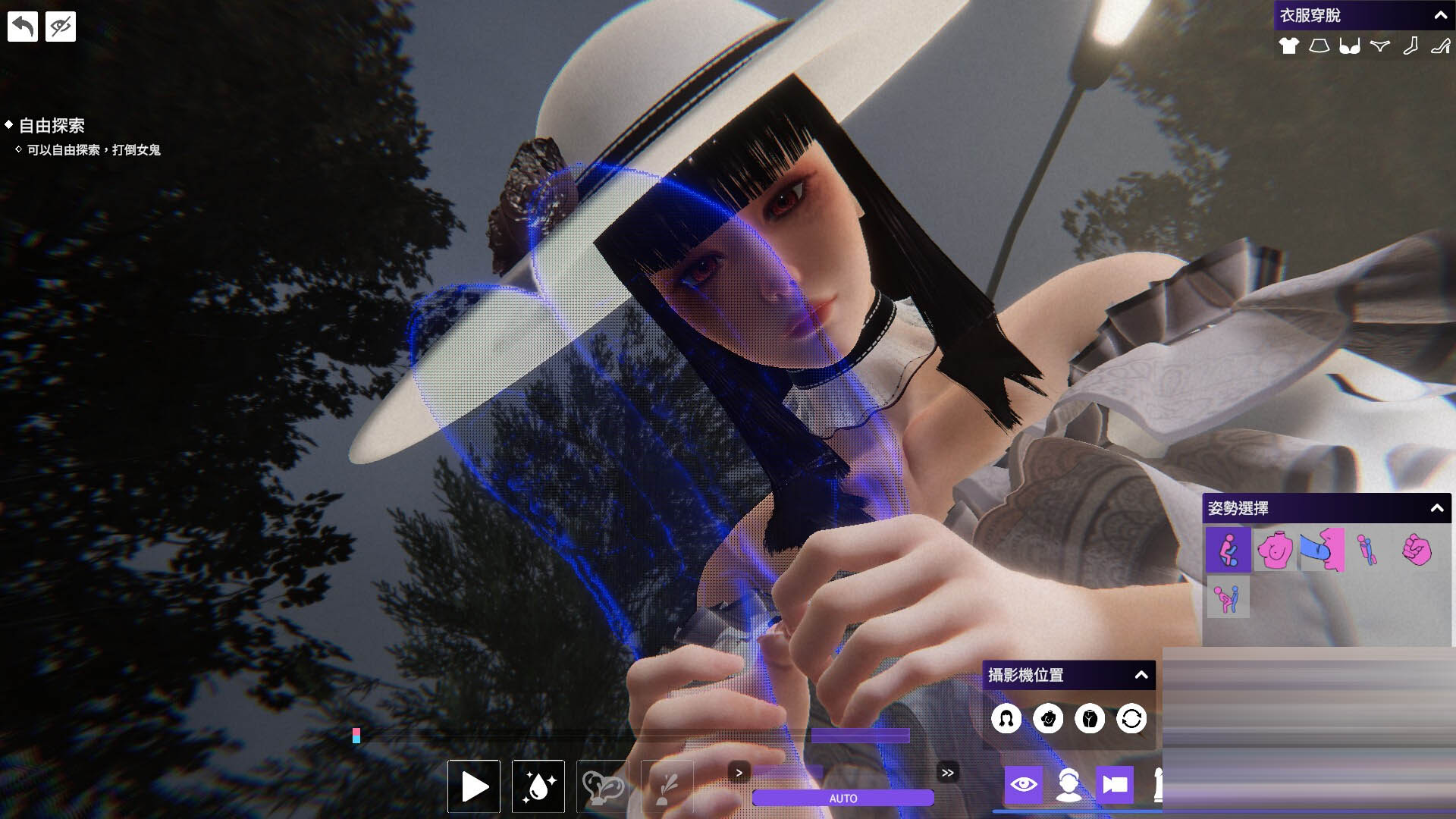The width and height of the screenshot is (1456, 819).
Task: Click the circular arrows camera reset icon
Action: (x=1131, y=718)
